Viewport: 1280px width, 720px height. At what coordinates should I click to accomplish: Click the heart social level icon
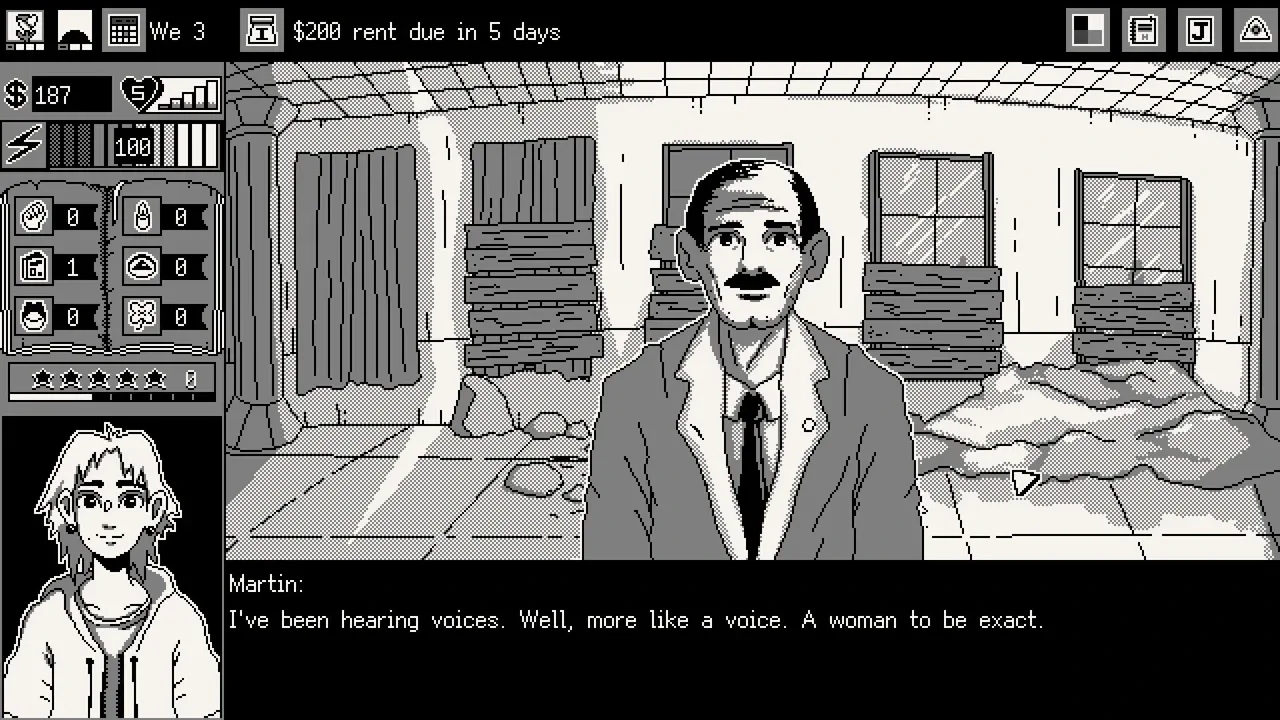(140, 94)
